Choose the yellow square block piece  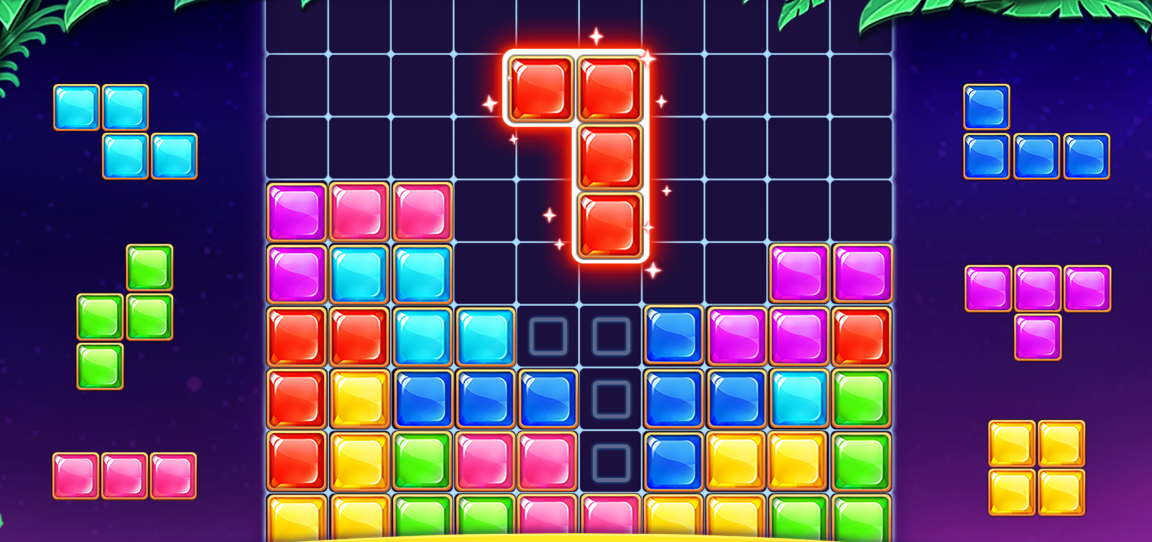click(x=1037, y=468)
